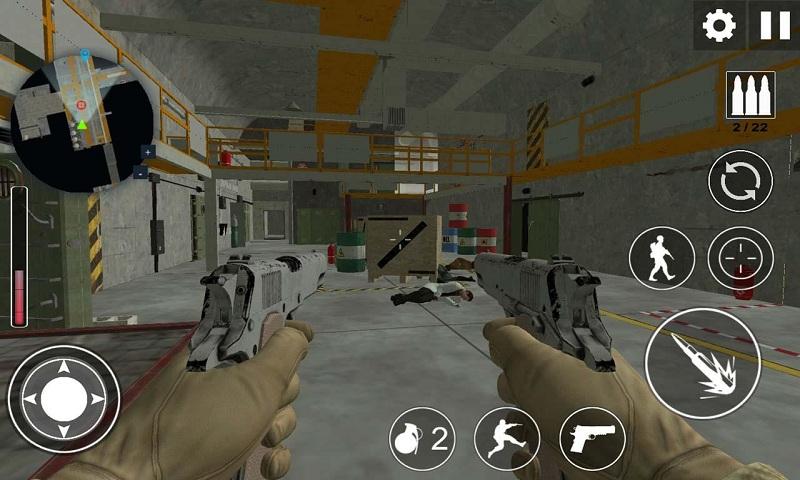
Task: Fire the weapon with the bullet button
Action: 701,363
